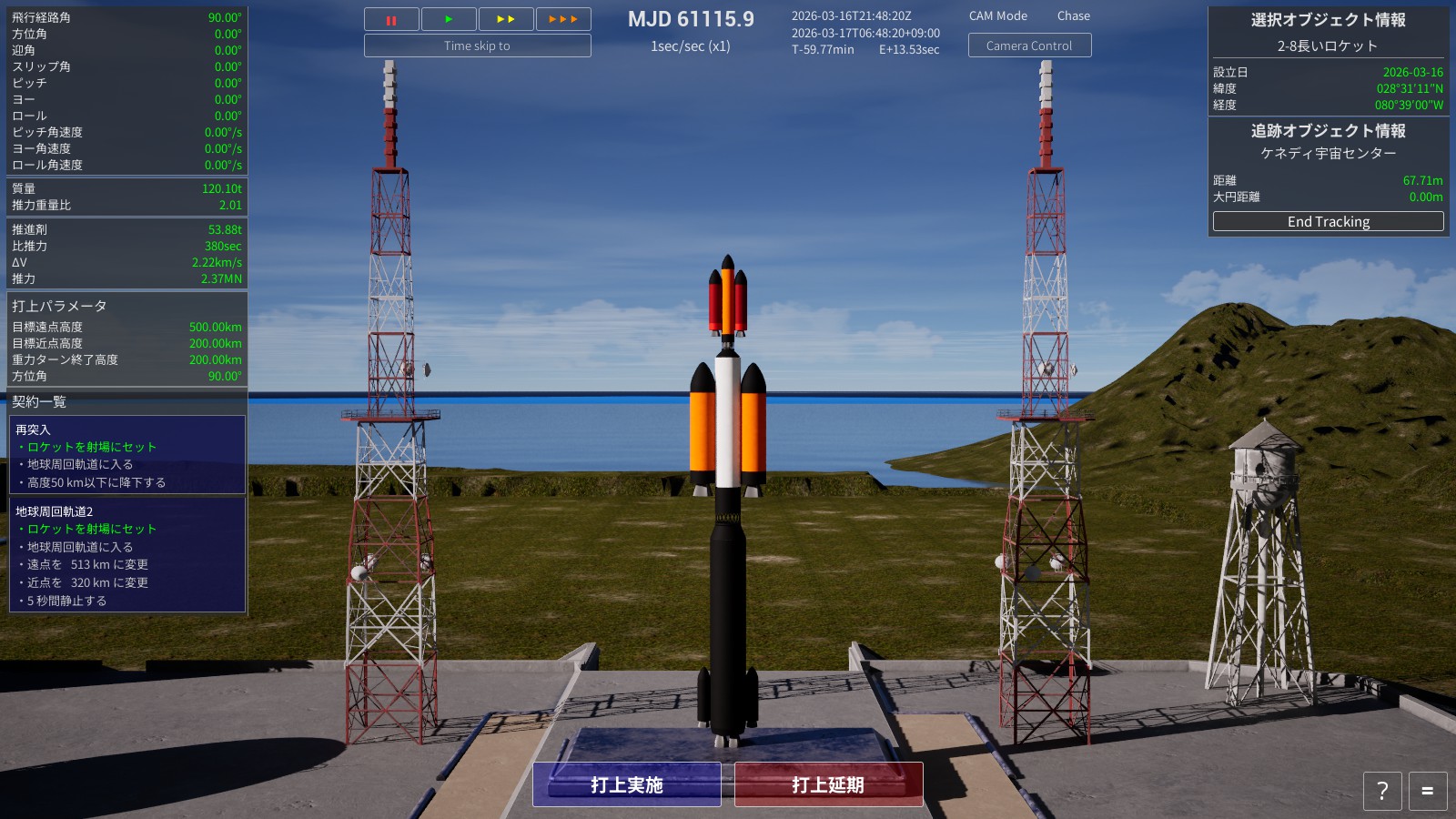1456x819 pixels.
Task: Open the Camera Control panel
Action: point(1029,45)
